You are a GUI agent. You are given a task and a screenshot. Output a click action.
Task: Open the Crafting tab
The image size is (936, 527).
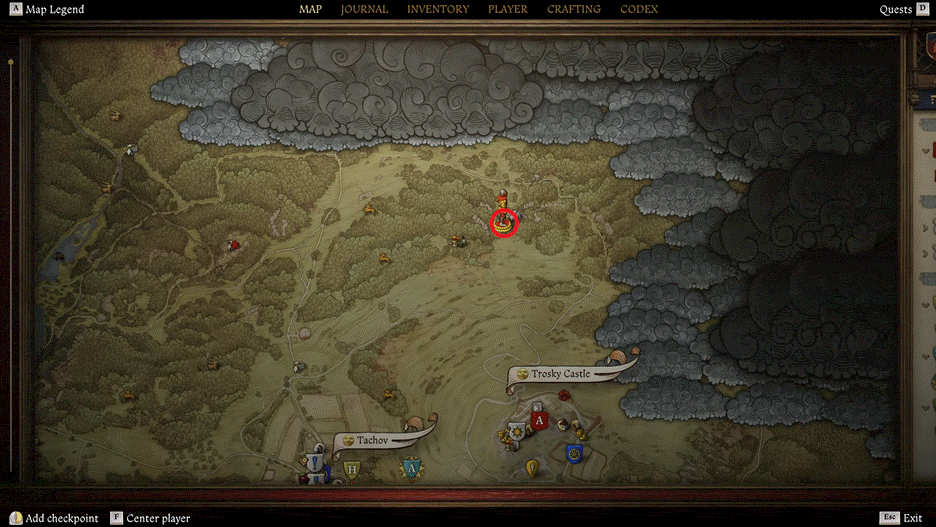[x=574, y=10]
